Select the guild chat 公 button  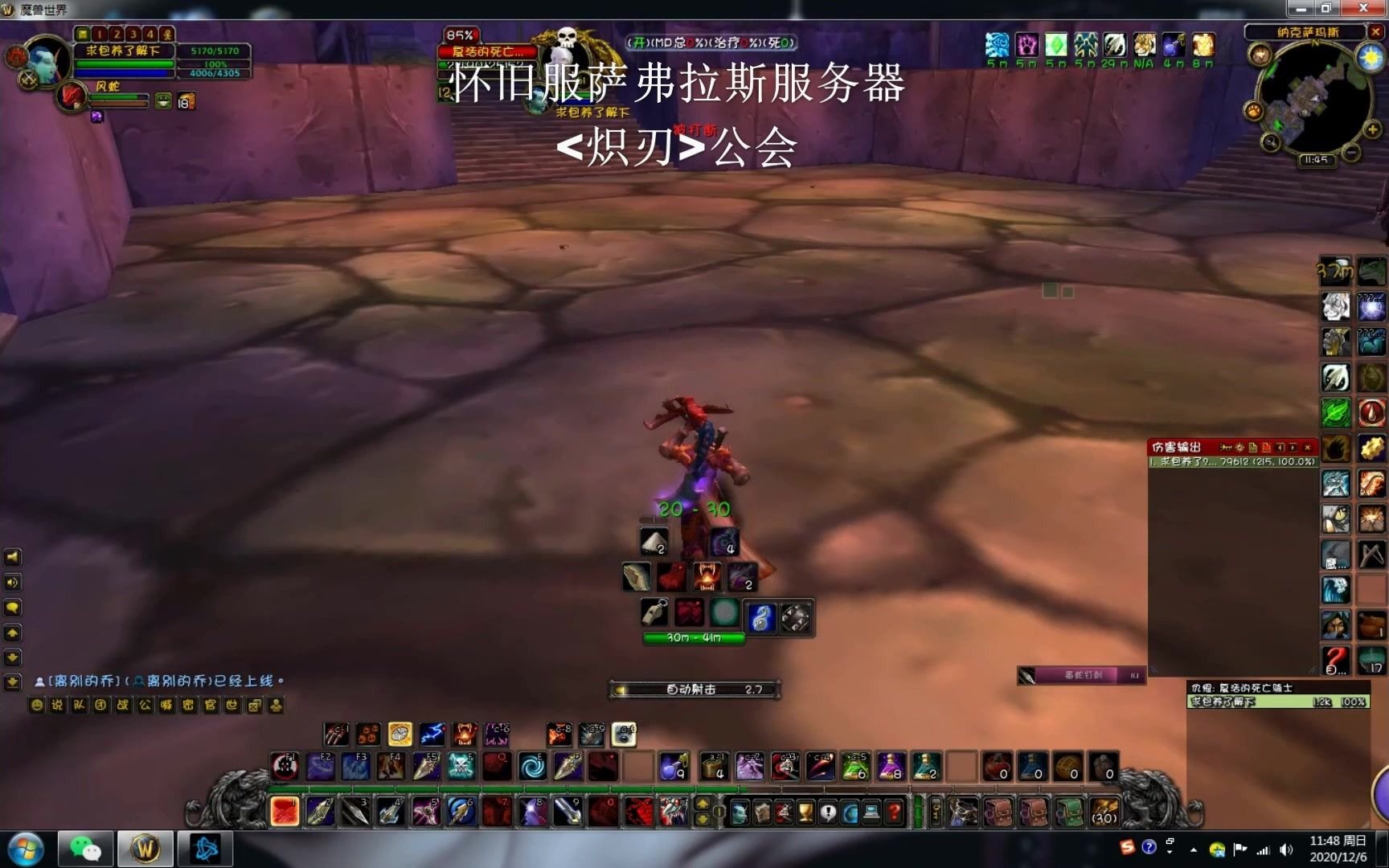[145, 705]
